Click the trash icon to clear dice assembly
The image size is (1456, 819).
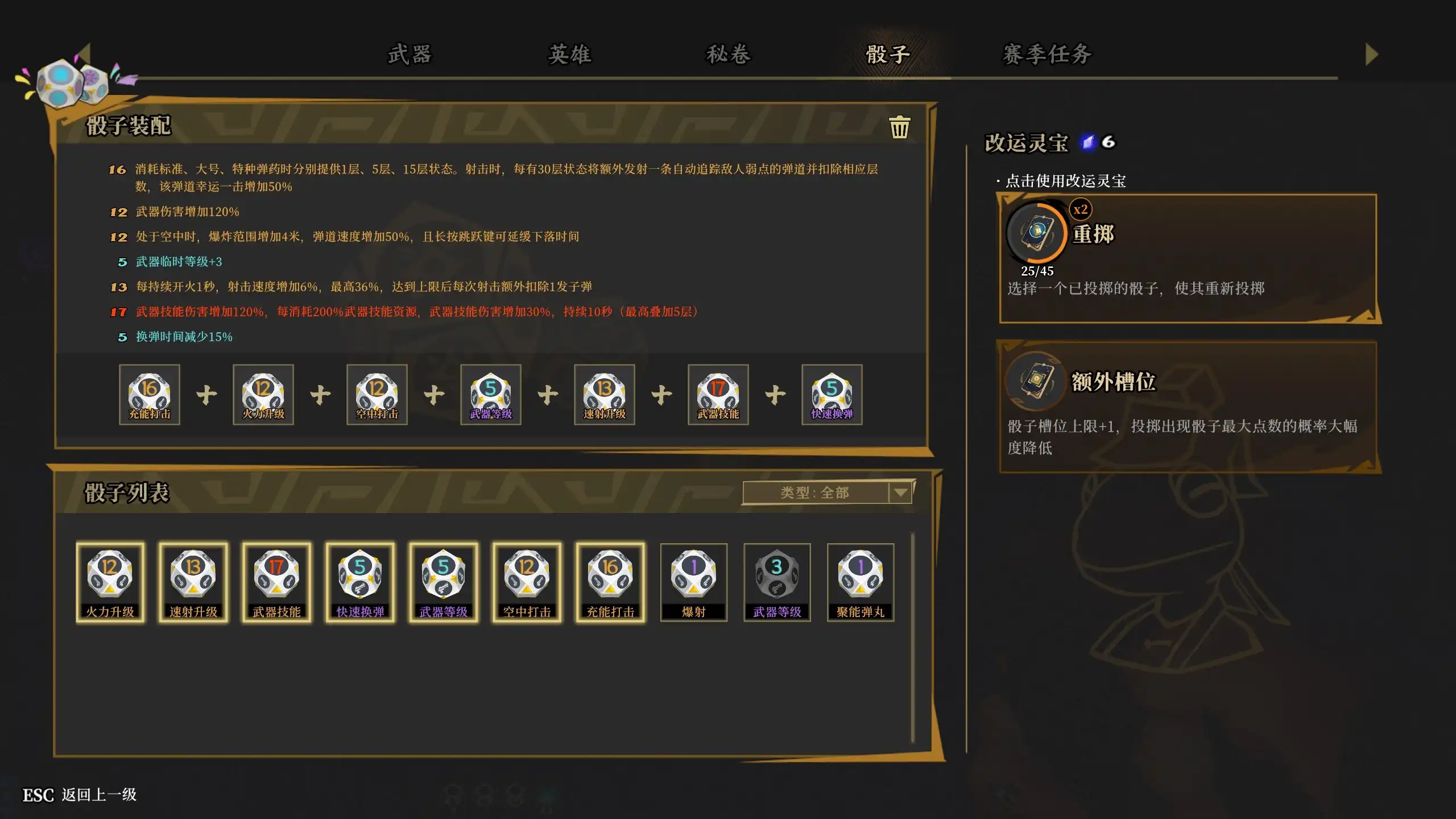tap(900, 127)
